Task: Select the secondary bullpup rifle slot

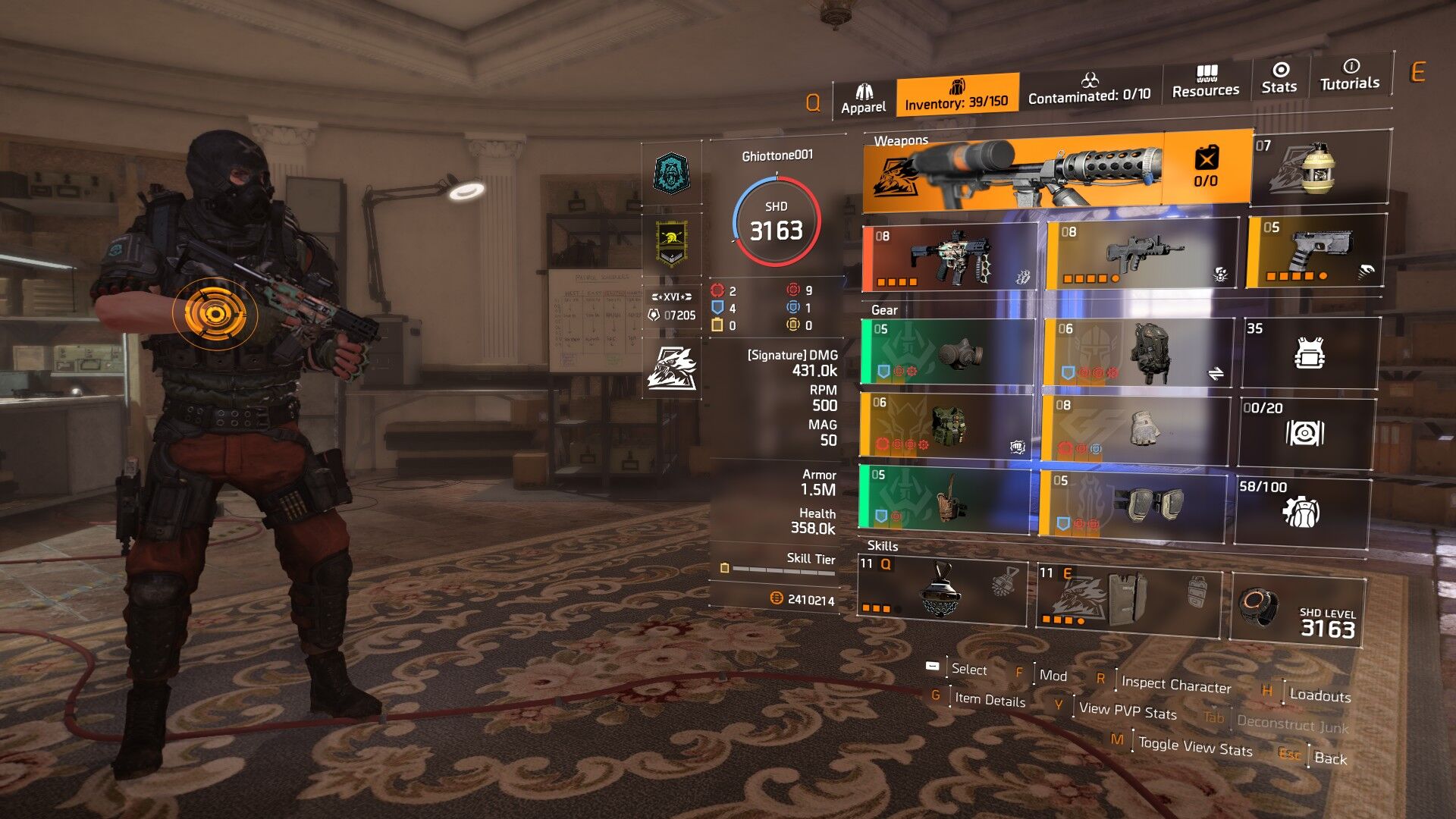Action: [1140, 254]
